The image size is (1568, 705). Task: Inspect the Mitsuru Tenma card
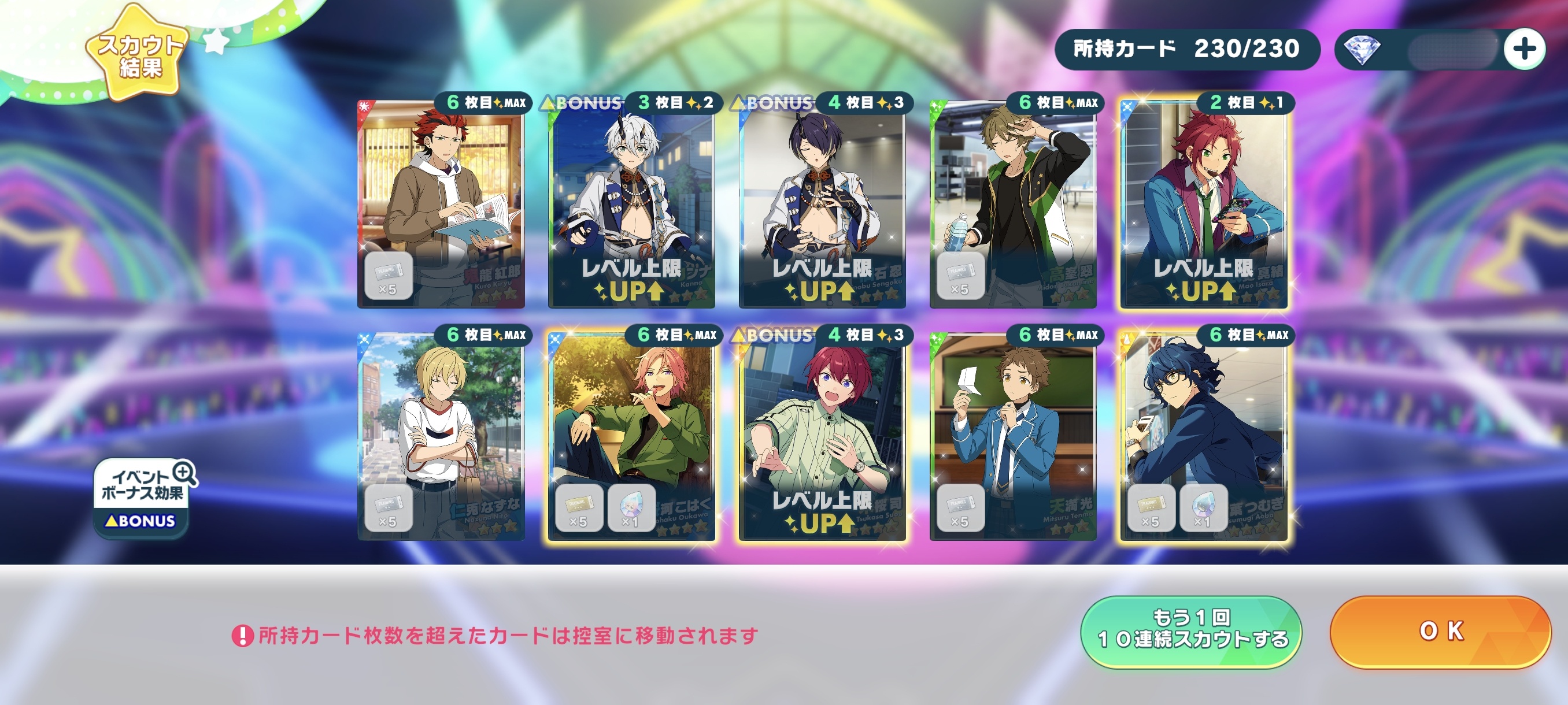(x=1013, y=436)
